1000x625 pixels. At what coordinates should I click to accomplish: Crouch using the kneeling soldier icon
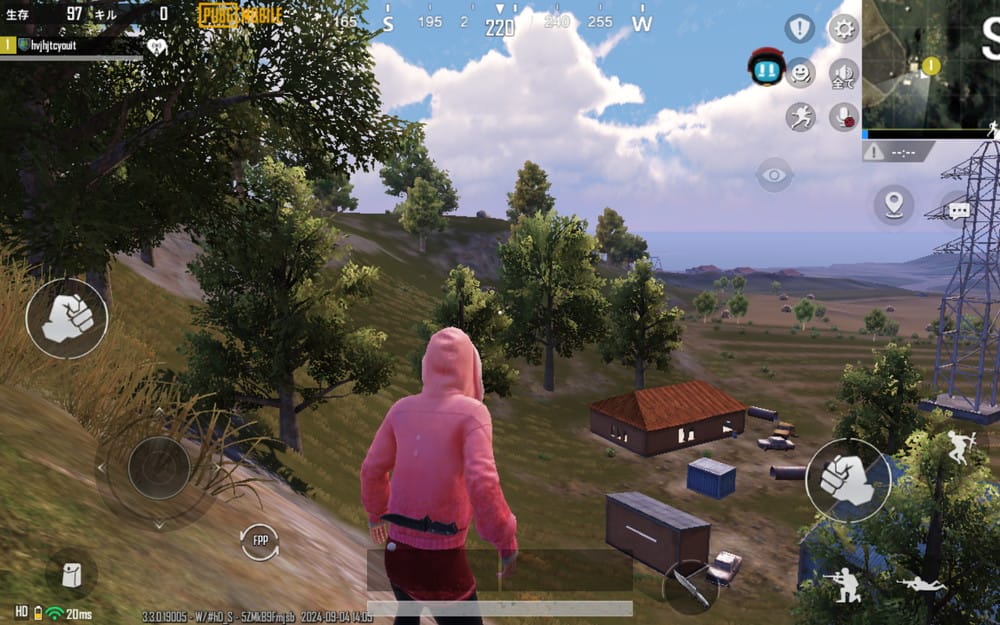coord(846,585)
